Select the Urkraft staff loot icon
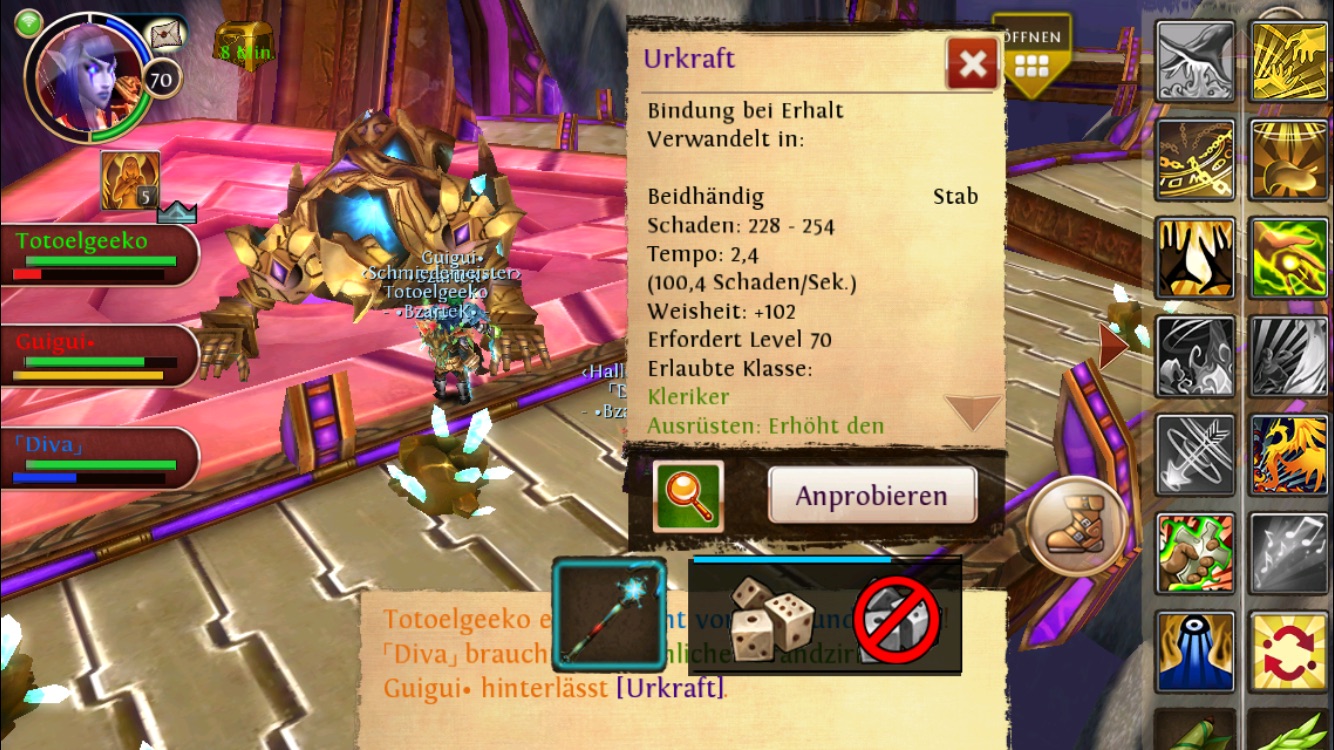 (609, 614)
